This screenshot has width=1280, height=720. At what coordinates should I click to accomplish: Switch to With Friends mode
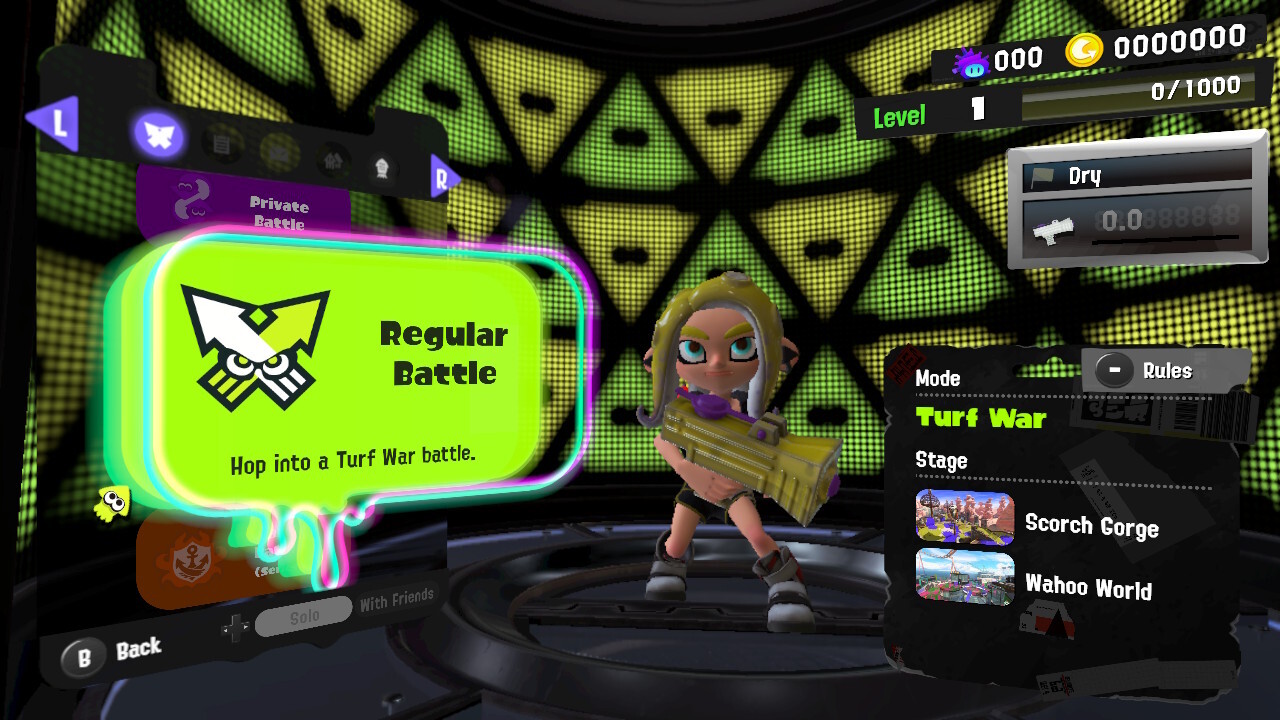(398, 600)
